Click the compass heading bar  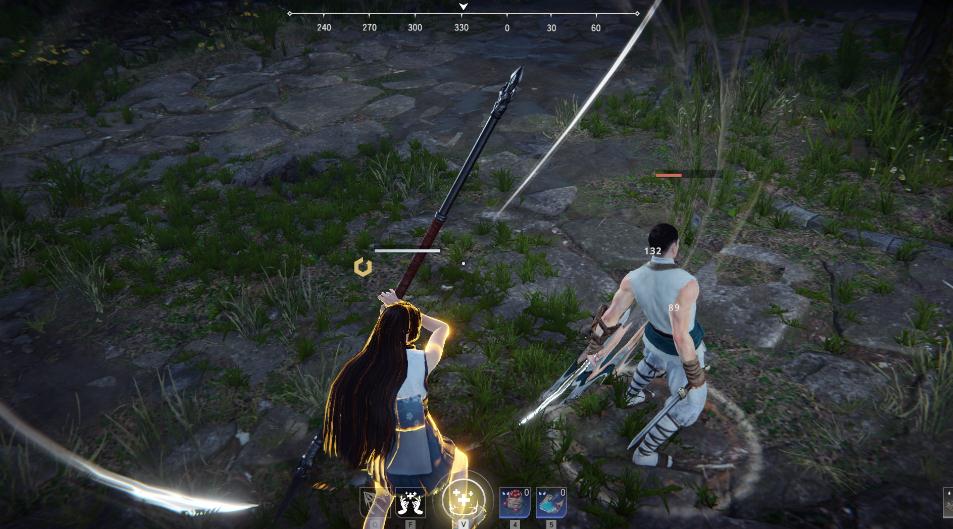coord(463,14)
